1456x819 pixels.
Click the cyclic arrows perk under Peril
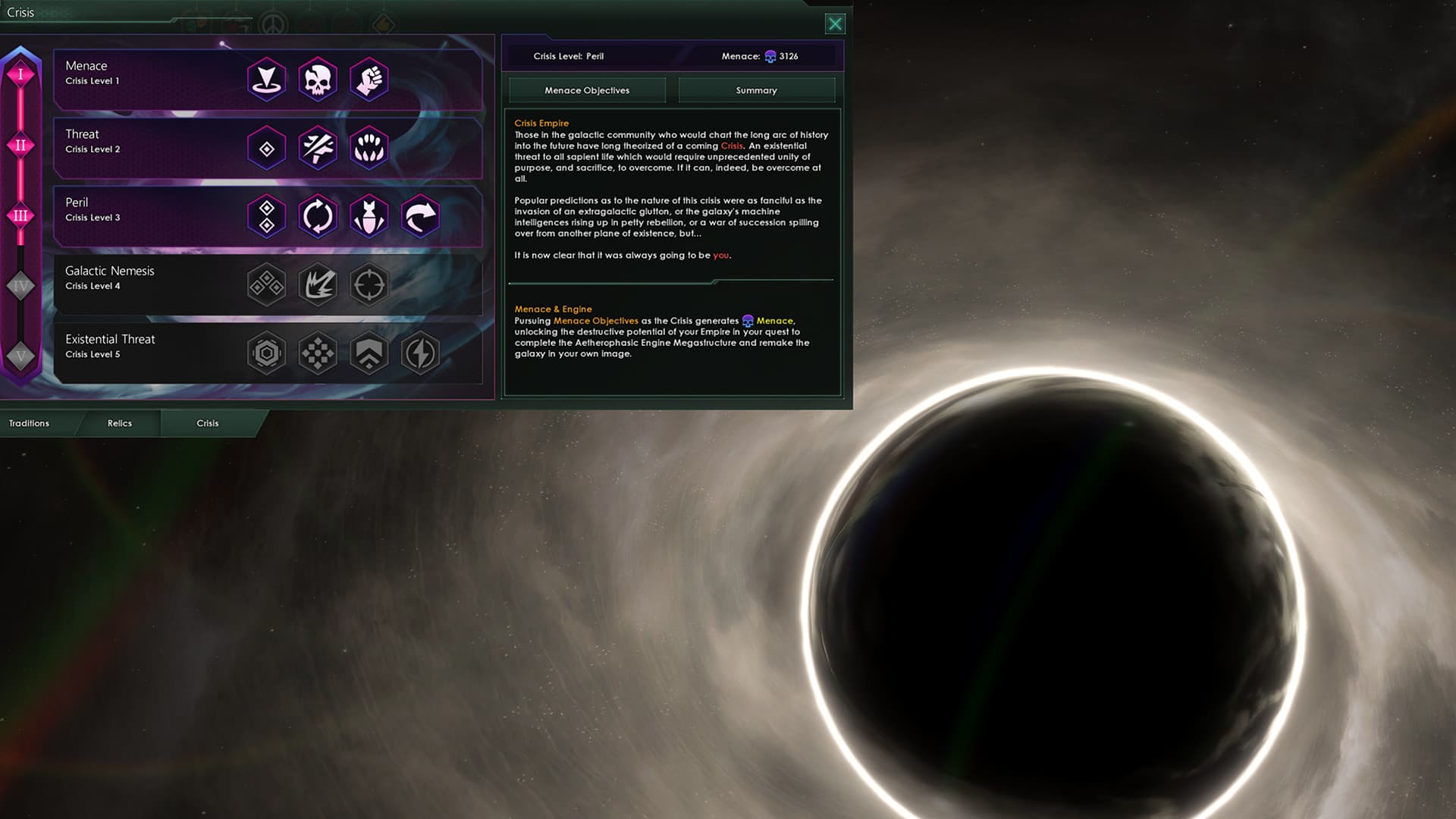tap(318, 216)
